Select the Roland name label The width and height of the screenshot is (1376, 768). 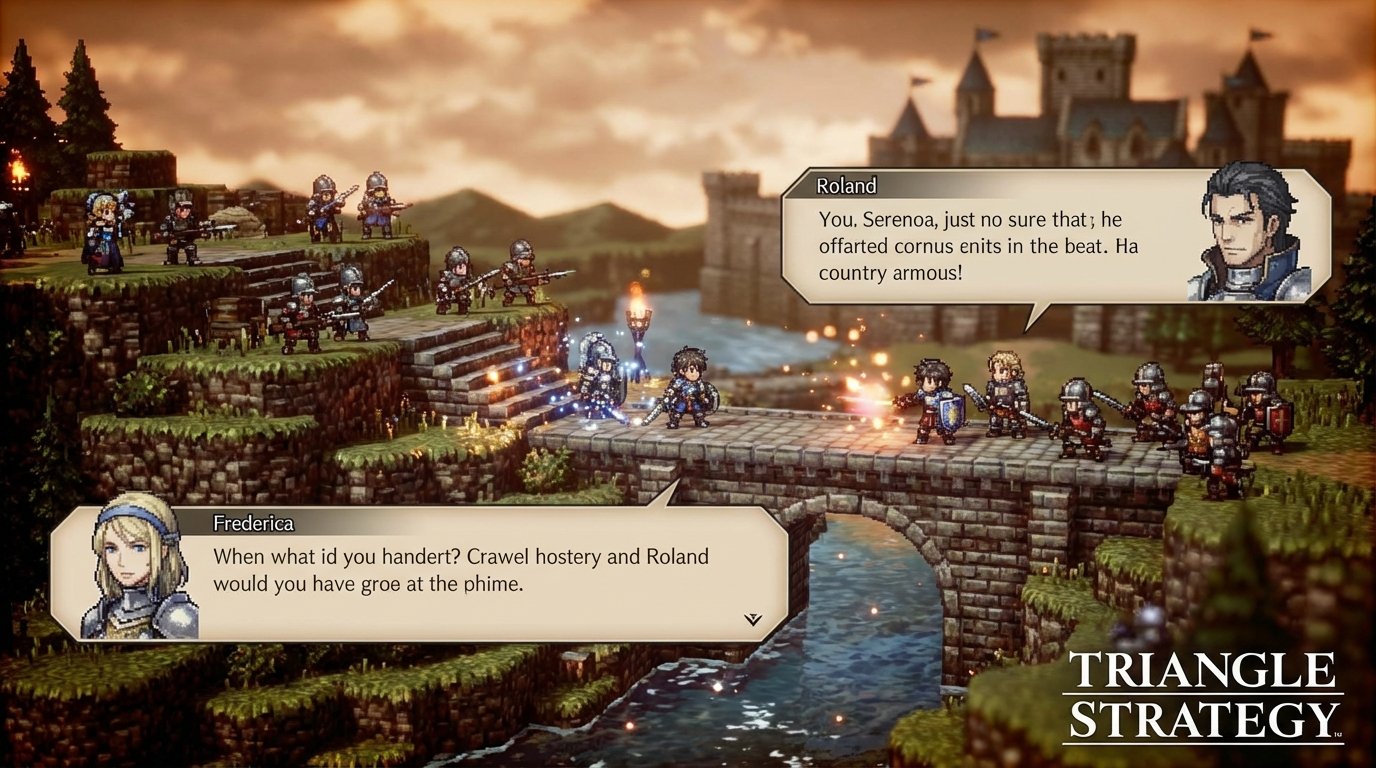[x=849, y=186]
